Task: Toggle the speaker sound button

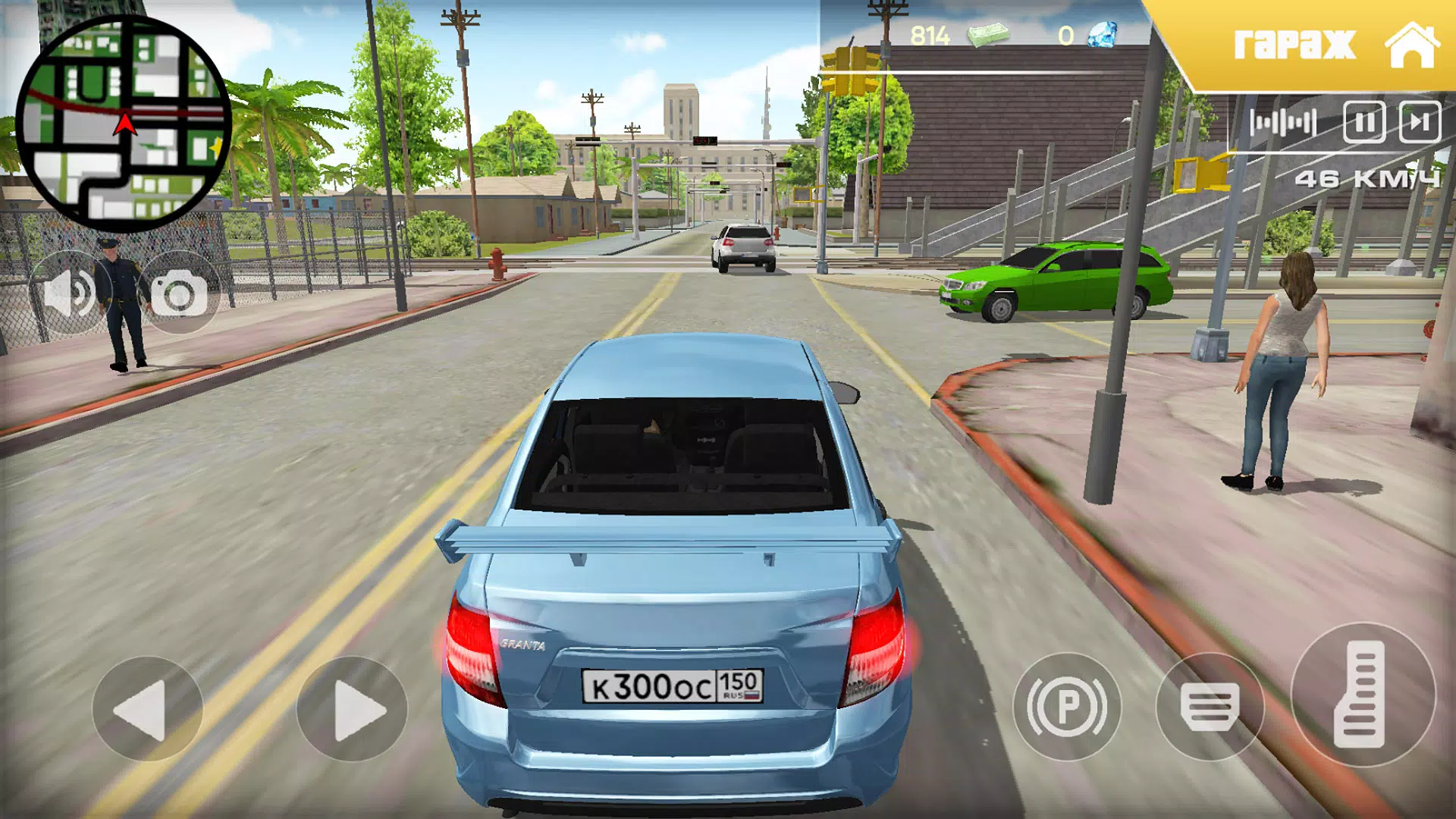Action: click(x=68, y=293)
